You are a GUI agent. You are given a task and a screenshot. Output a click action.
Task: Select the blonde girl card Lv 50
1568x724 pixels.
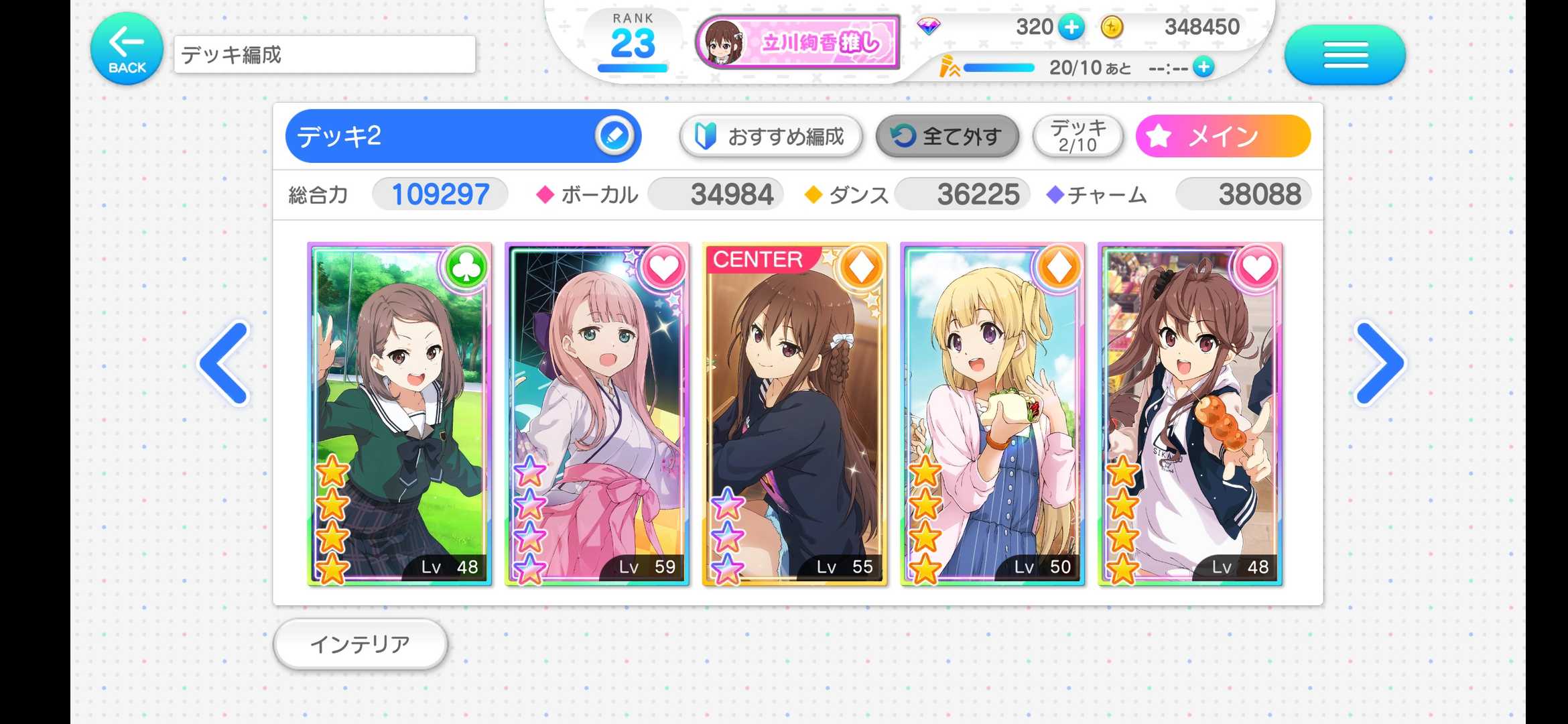992,414
